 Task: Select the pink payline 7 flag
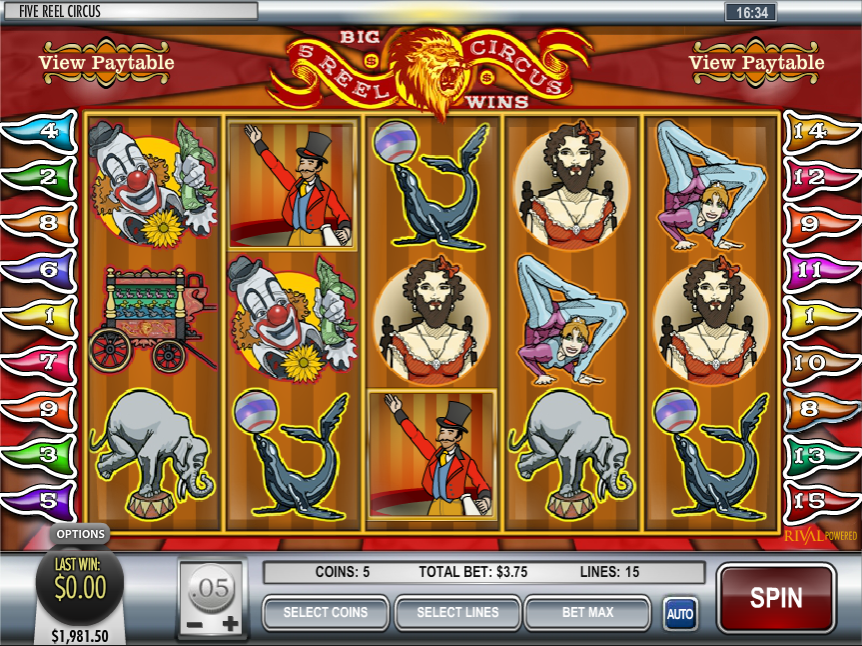click(x=42, y=361)
